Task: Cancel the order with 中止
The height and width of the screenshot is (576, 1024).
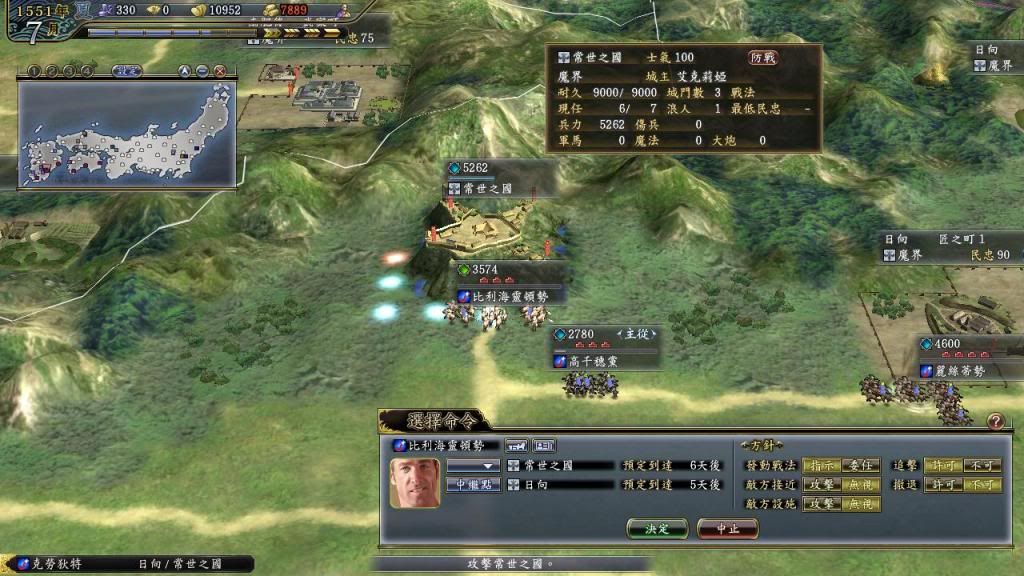Action: click(x=728, y=528)
